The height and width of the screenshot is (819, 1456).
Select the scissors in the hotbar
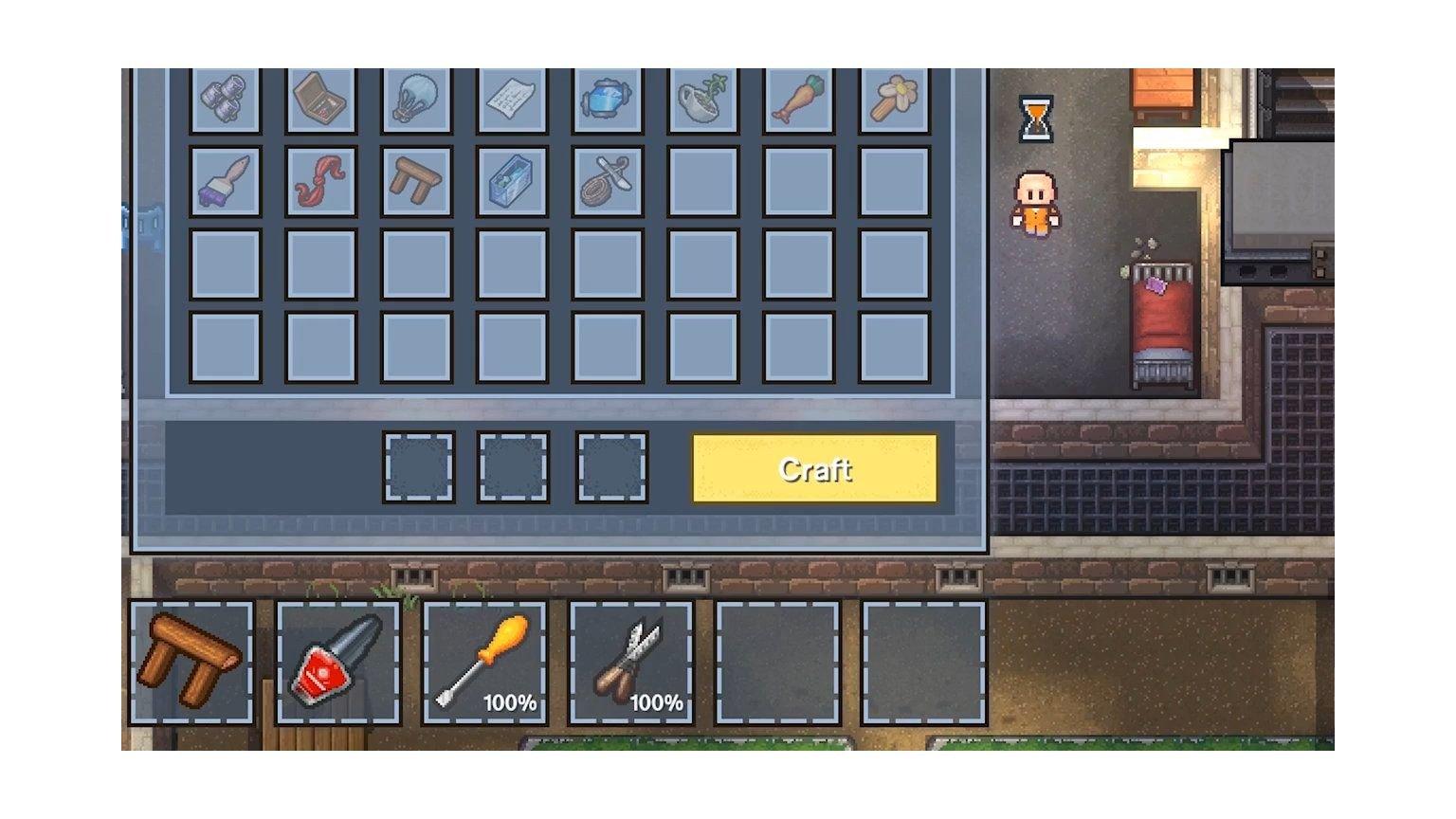point(631,662)
